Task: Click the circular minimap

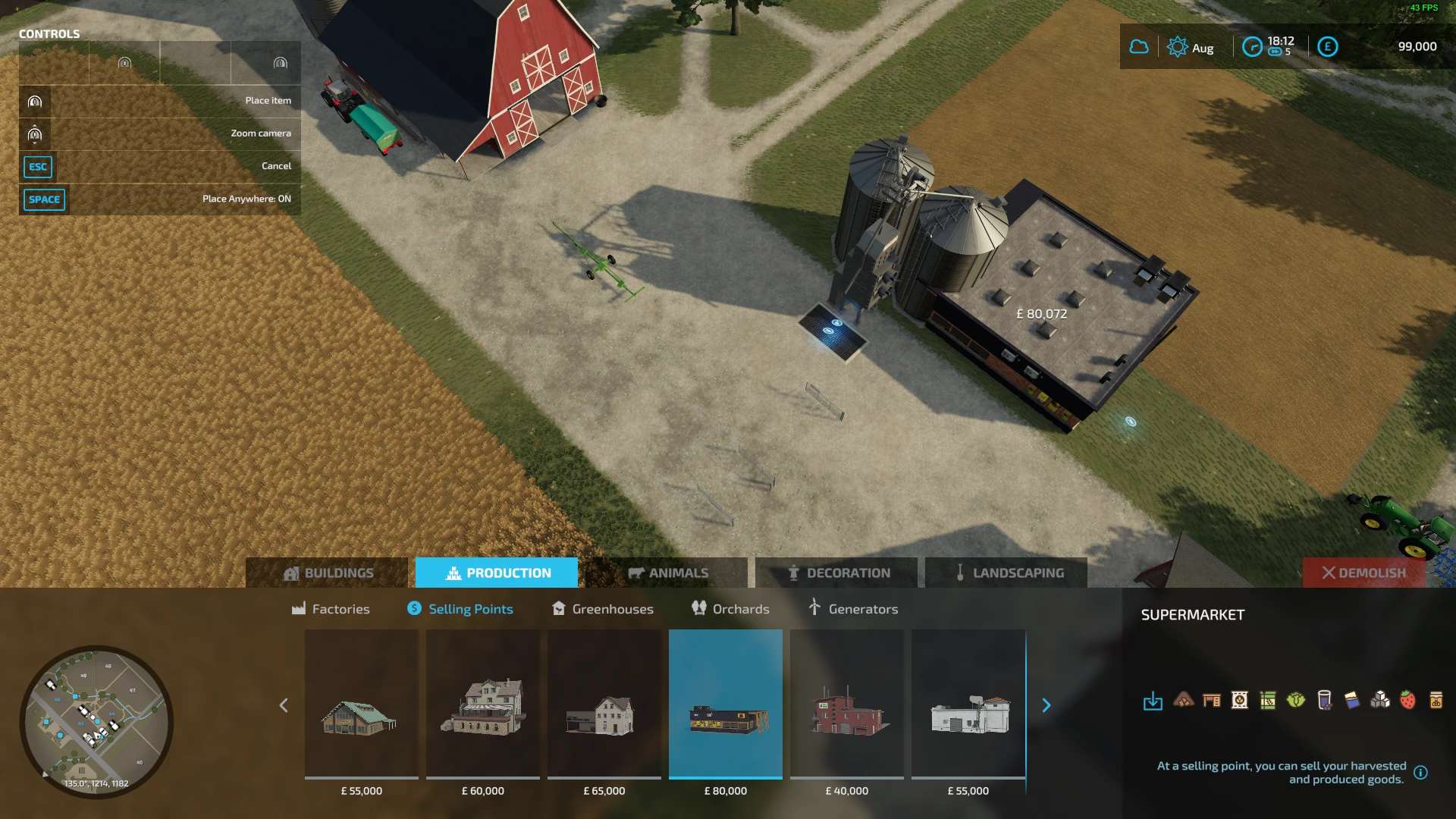Action: [96, 721]
